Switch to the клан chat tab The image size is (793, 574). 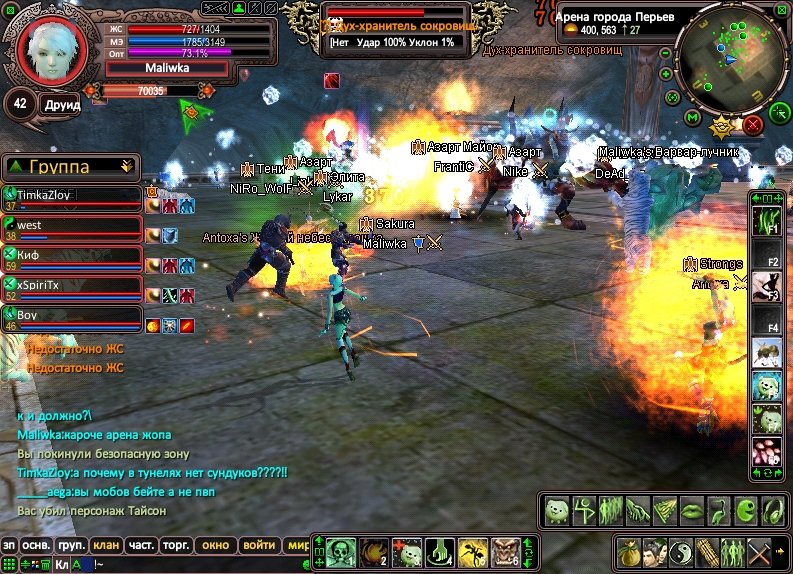click(x=106, y=546)
